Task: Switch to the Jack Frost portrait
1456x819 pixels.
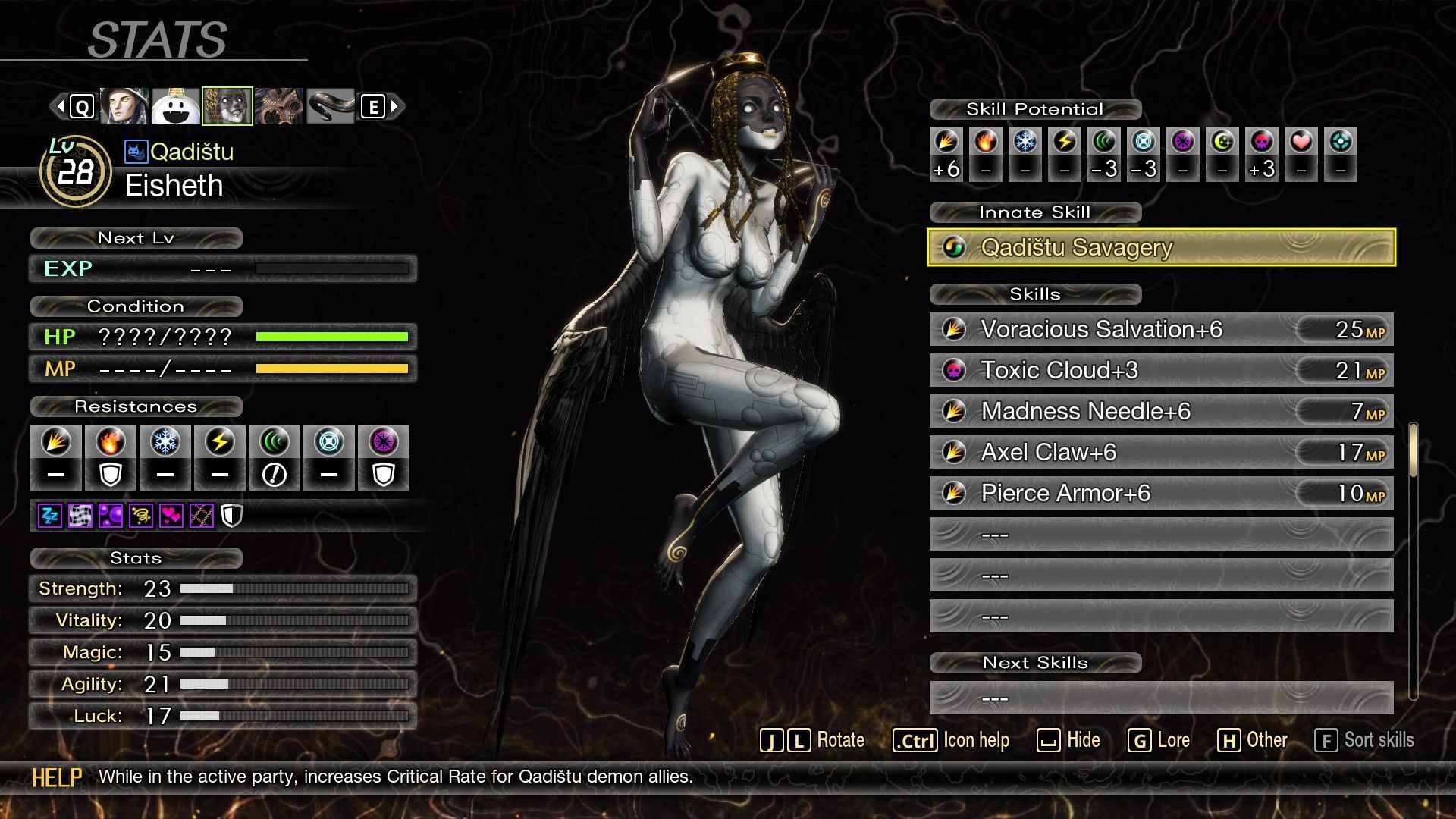Action: coord(175,106)
